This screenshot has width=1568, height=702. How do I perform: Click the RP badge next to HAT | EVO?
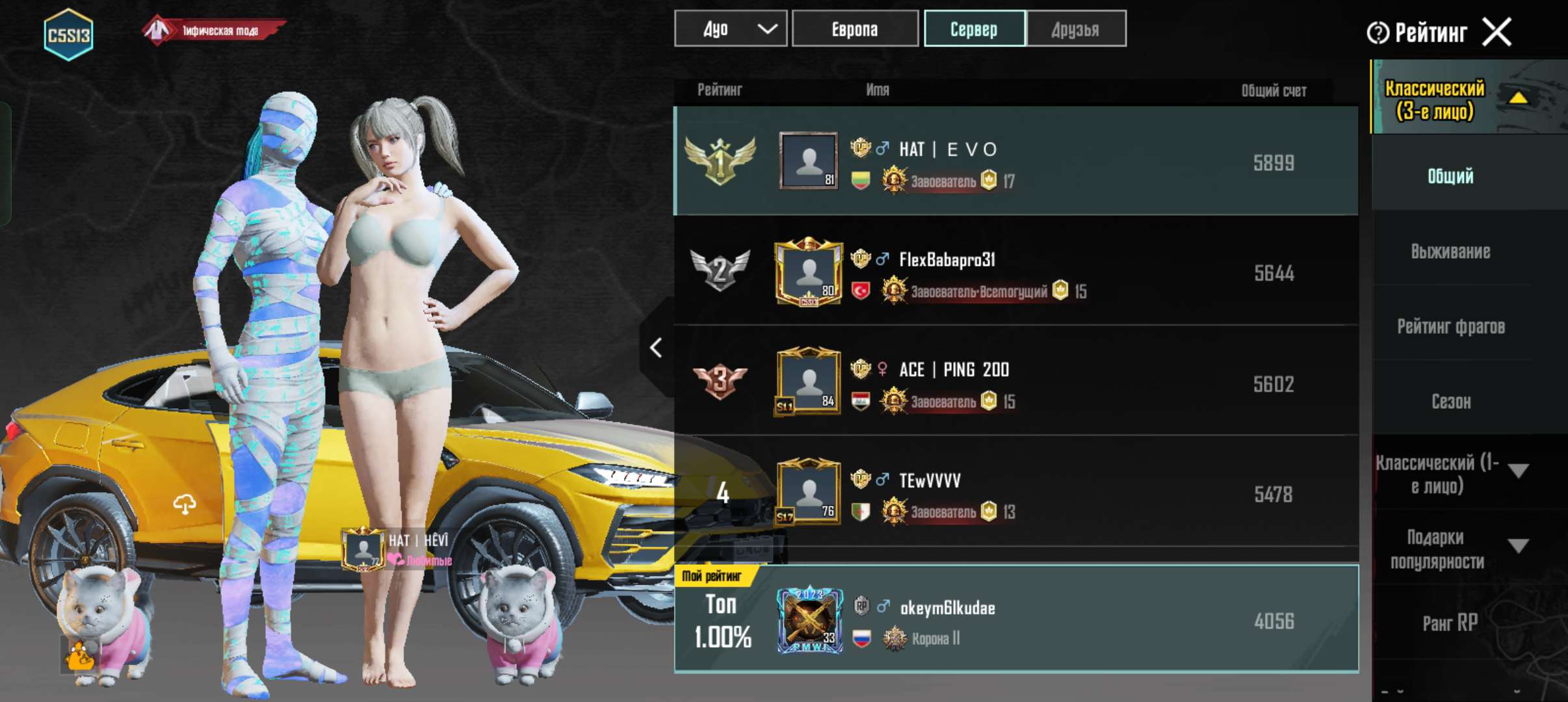coord(859,148)
